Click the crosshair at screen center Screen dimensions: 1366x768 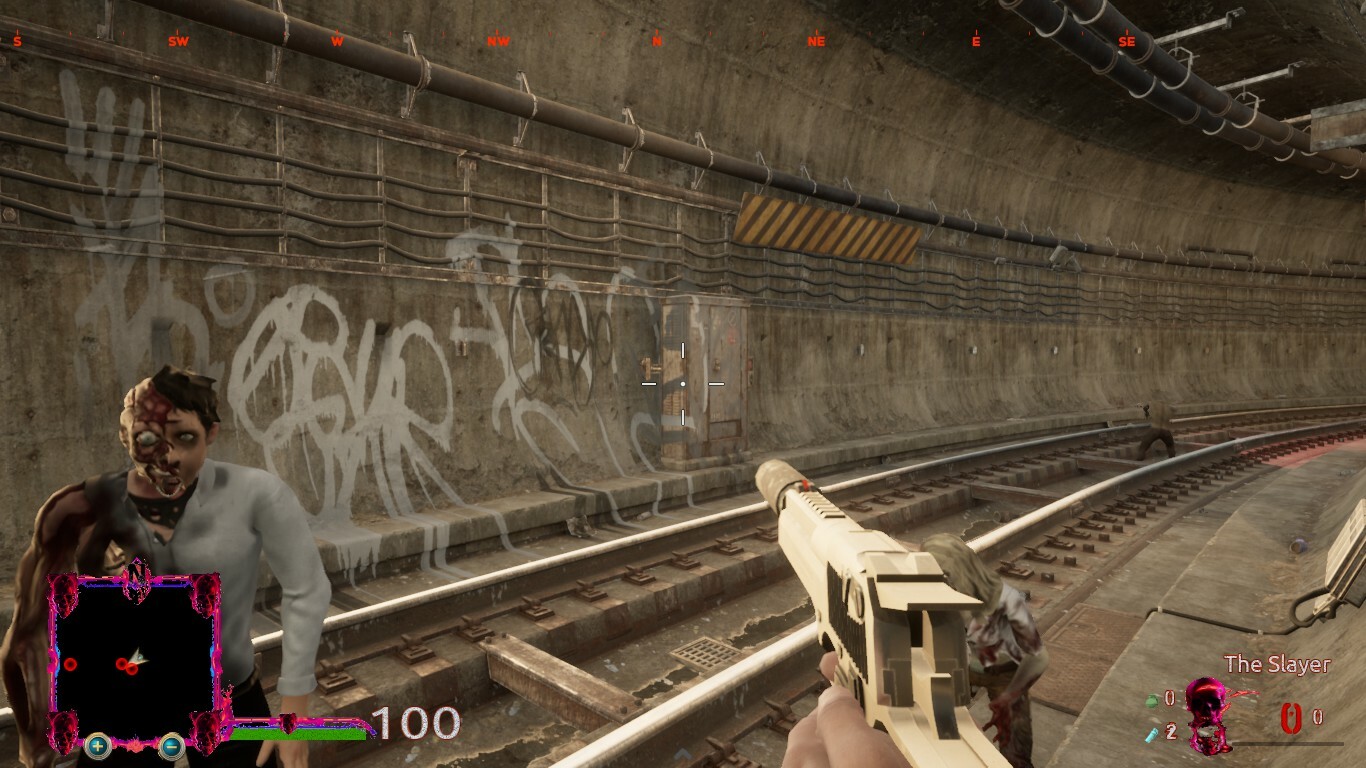click(x=683, y=383)
